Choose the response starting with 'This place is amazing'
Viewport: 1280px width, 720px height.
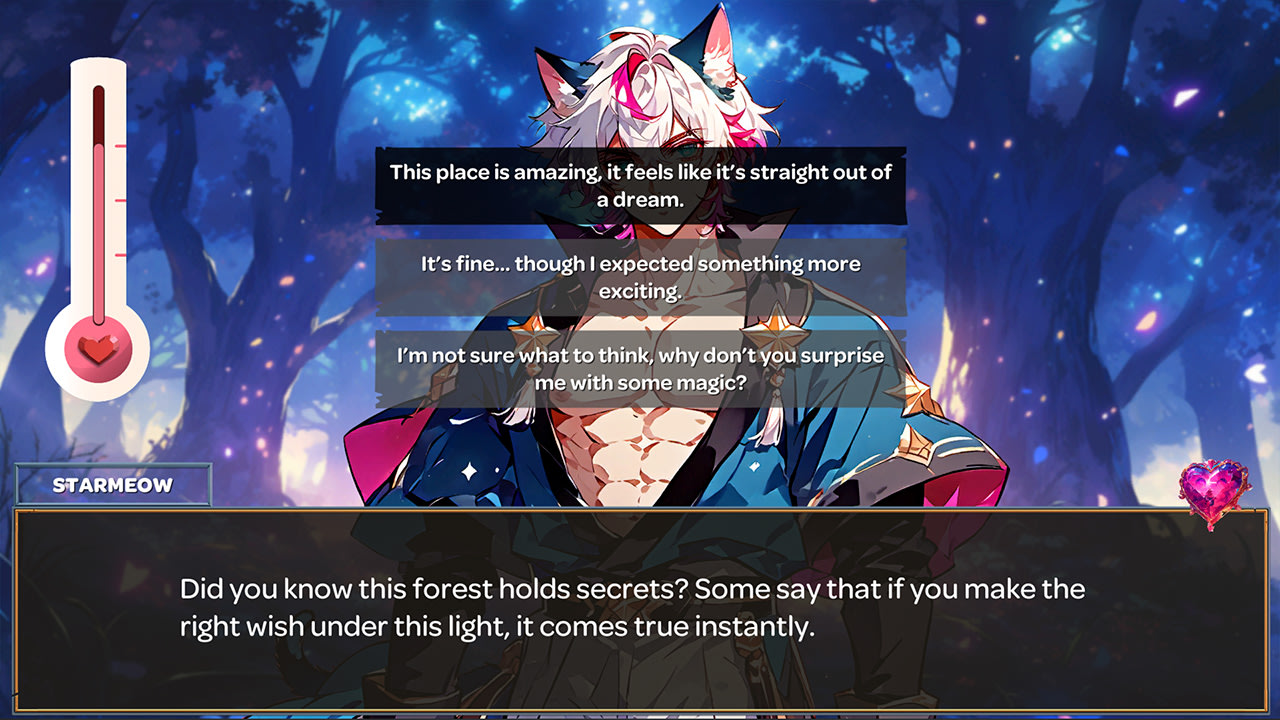(640, 184)
